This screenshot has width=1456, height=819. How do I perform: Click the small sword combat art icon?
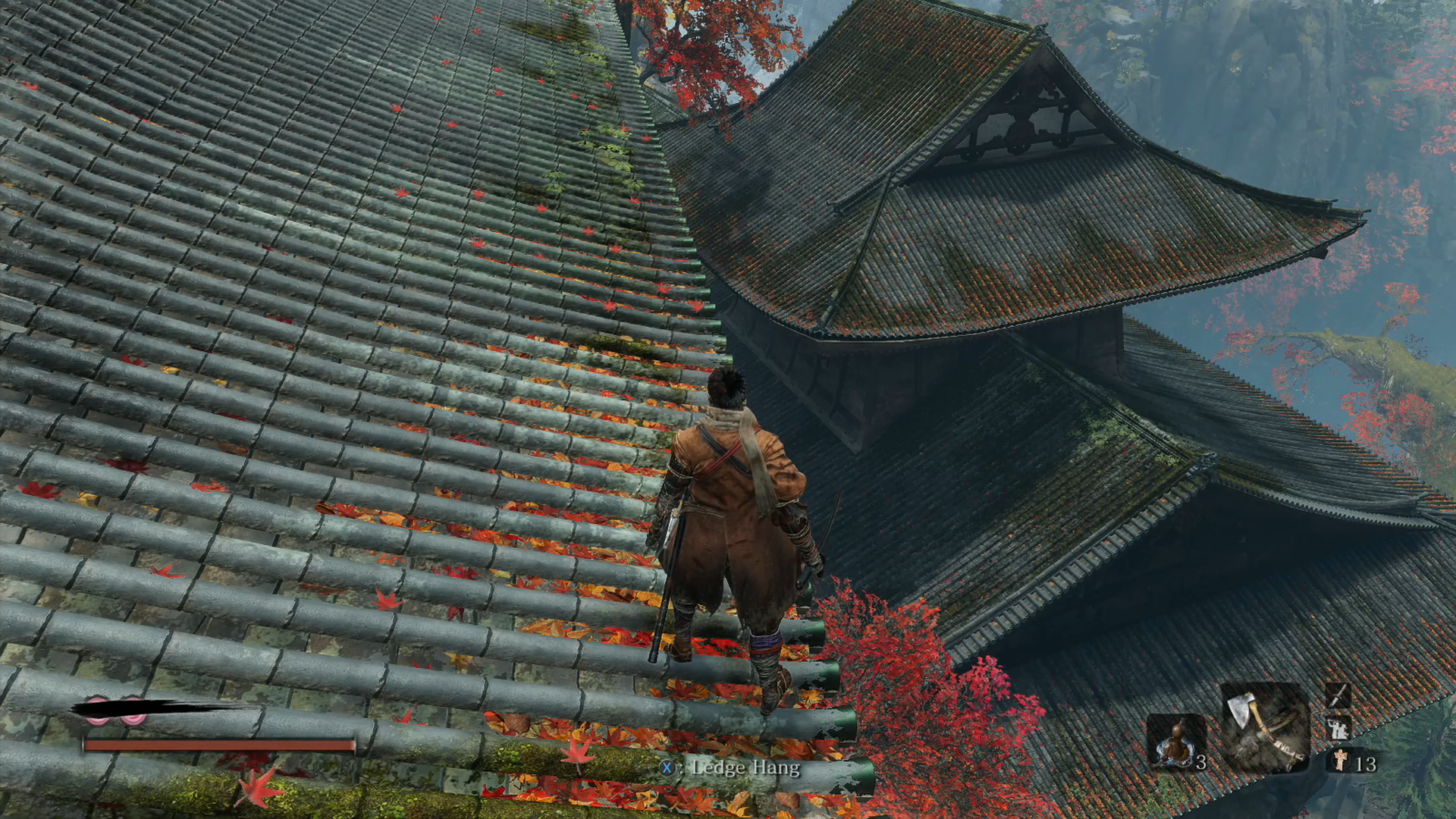click(1337, 695)
